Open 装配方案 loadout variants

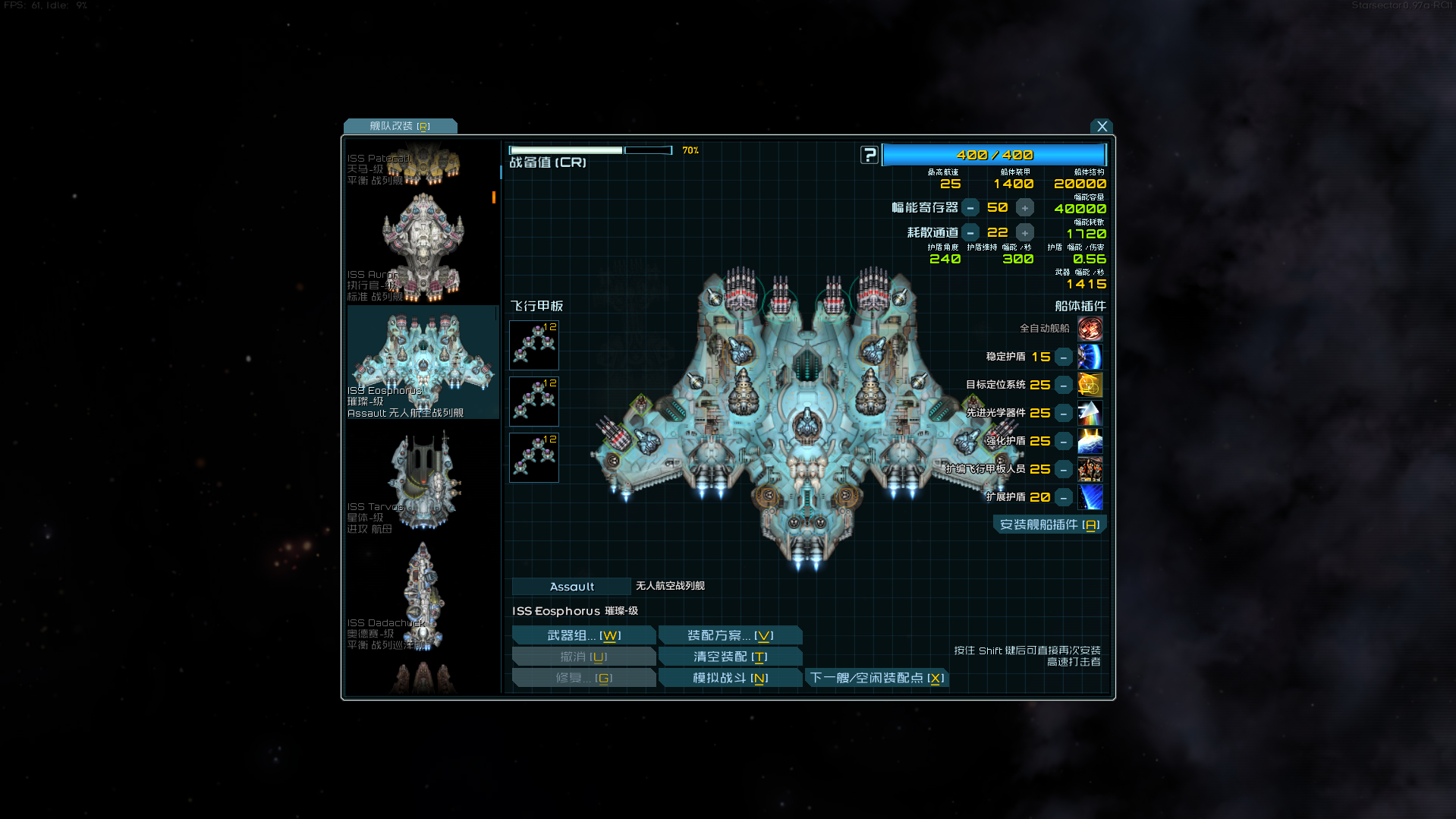pyautogui.click(x=730, y=635)
